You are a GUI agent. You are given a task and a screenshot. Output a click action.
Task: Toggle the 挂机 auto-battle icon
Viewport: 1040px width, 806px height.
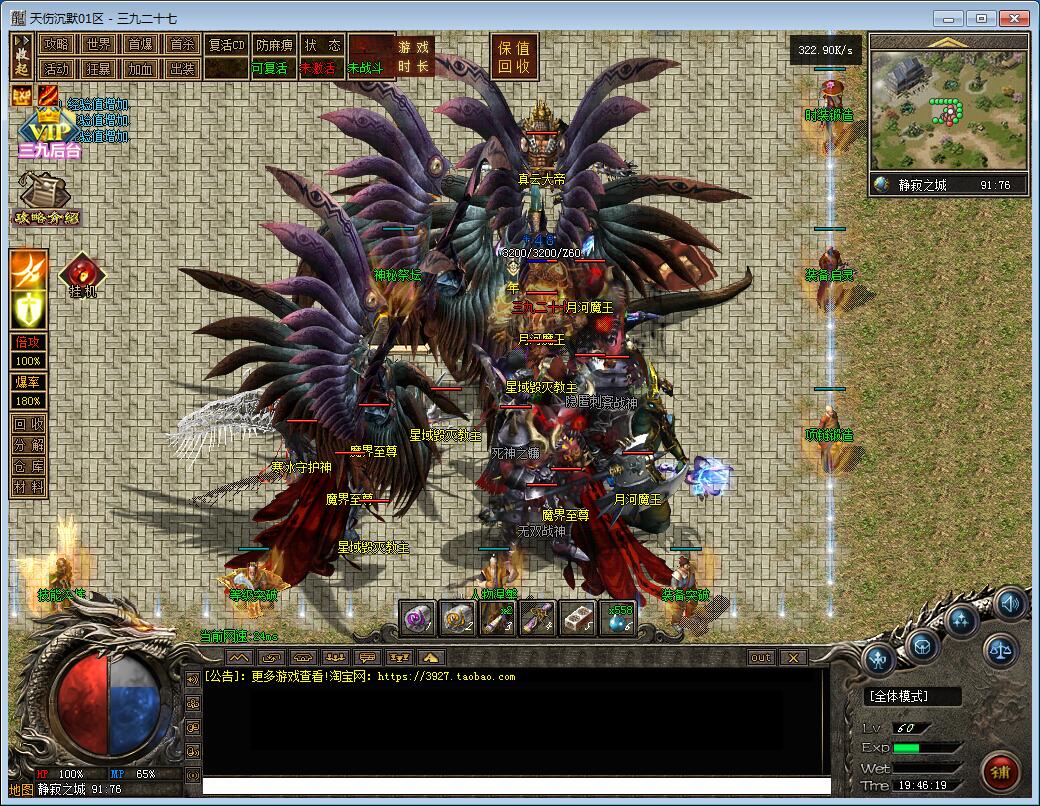(83, 275)
